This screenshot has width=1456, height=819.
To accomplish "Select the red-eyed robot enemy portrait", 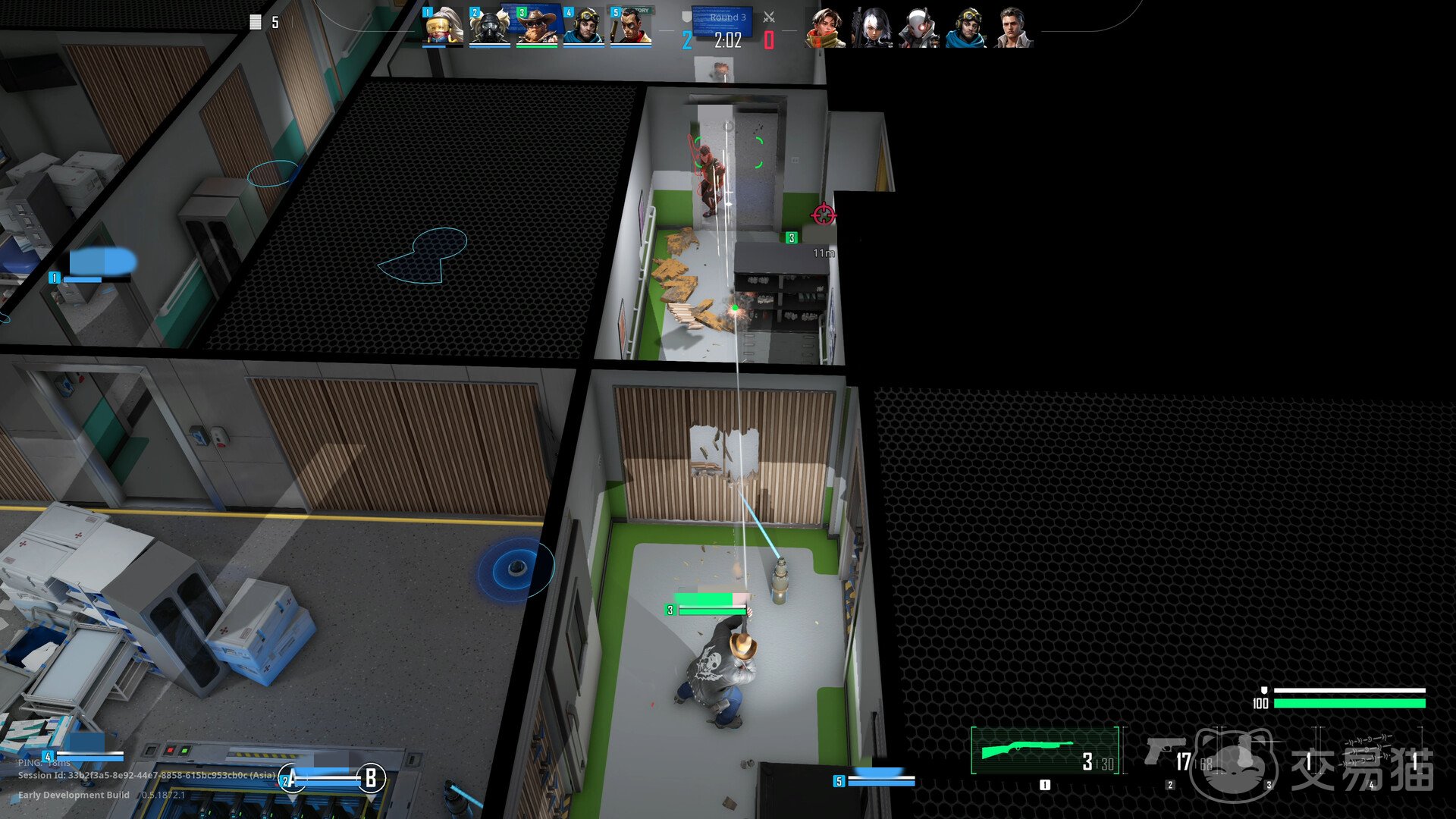I will pyautogui.click(x=919, y=28).
